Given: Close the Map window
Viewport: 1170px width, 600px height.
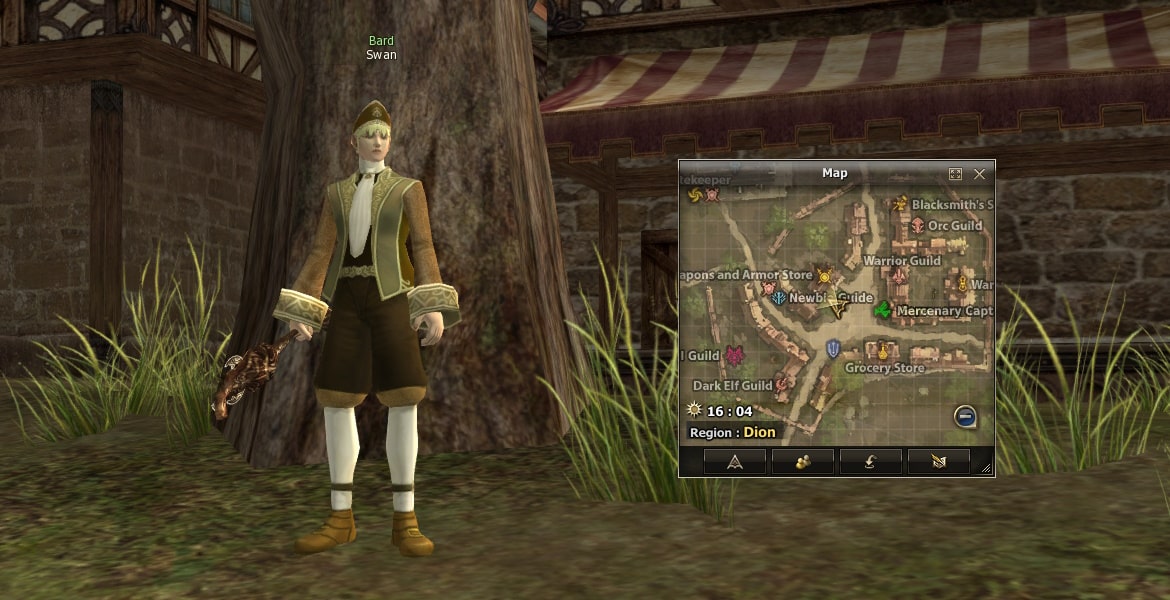Looking at the screenshot, I should (x=979, y=174).
